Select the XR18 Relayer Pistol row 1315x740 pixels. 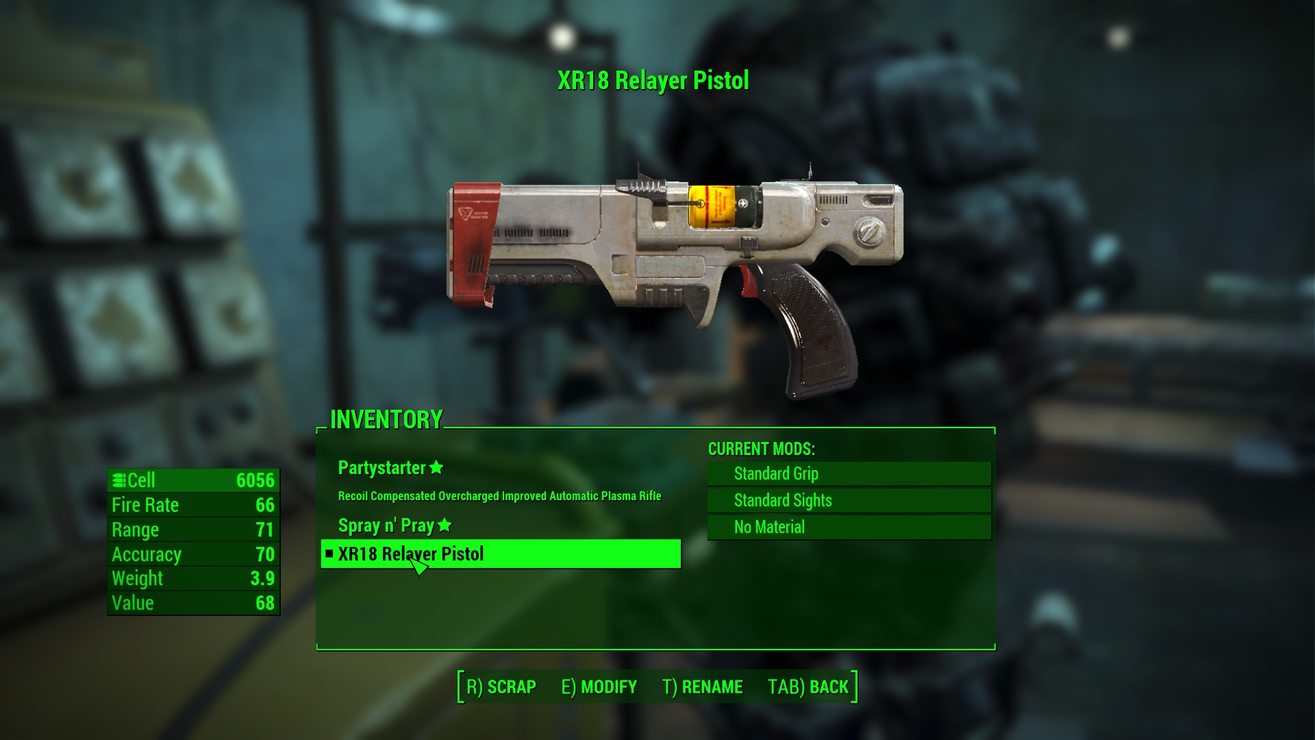coord(500,554)
